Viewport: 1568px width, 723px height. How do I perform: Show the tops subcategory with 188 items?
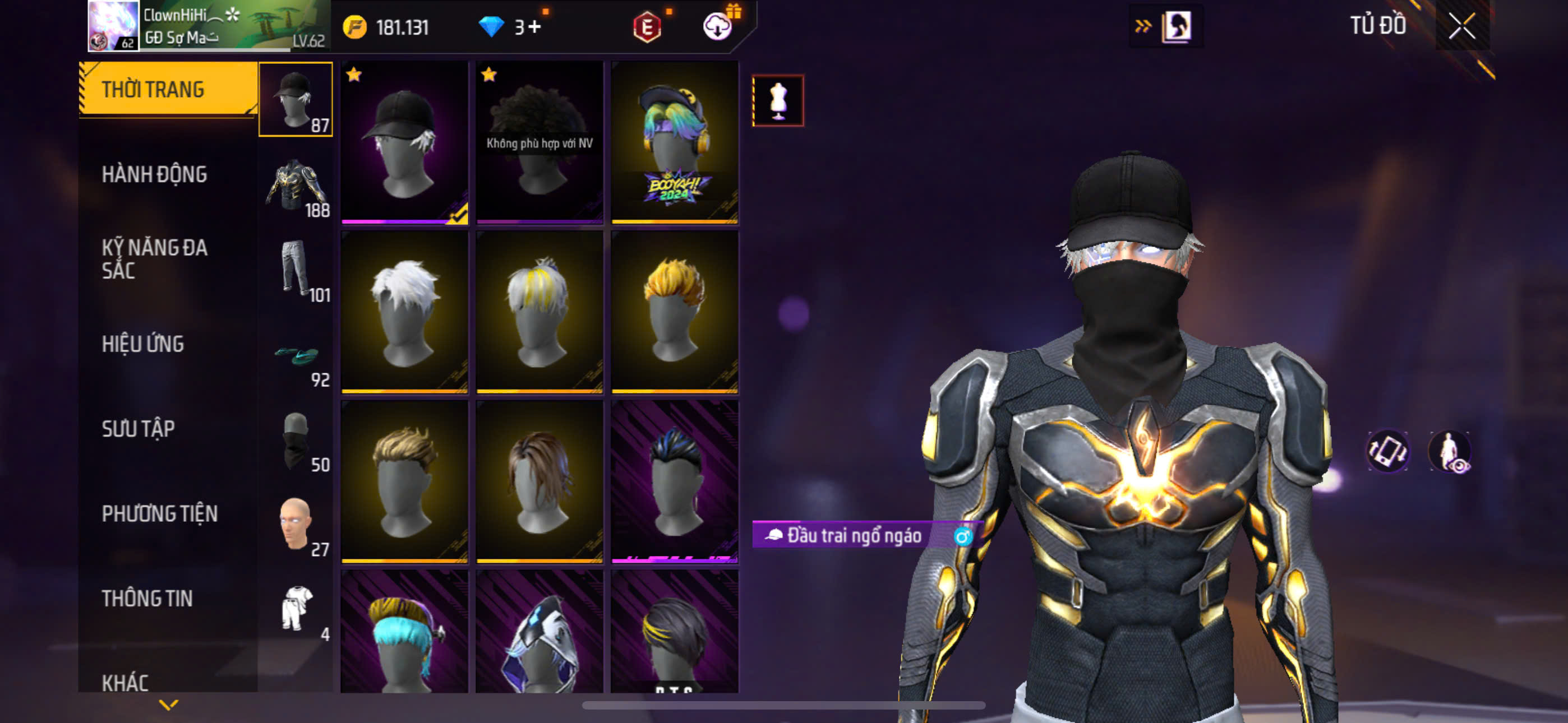click(x=296, y=186)
